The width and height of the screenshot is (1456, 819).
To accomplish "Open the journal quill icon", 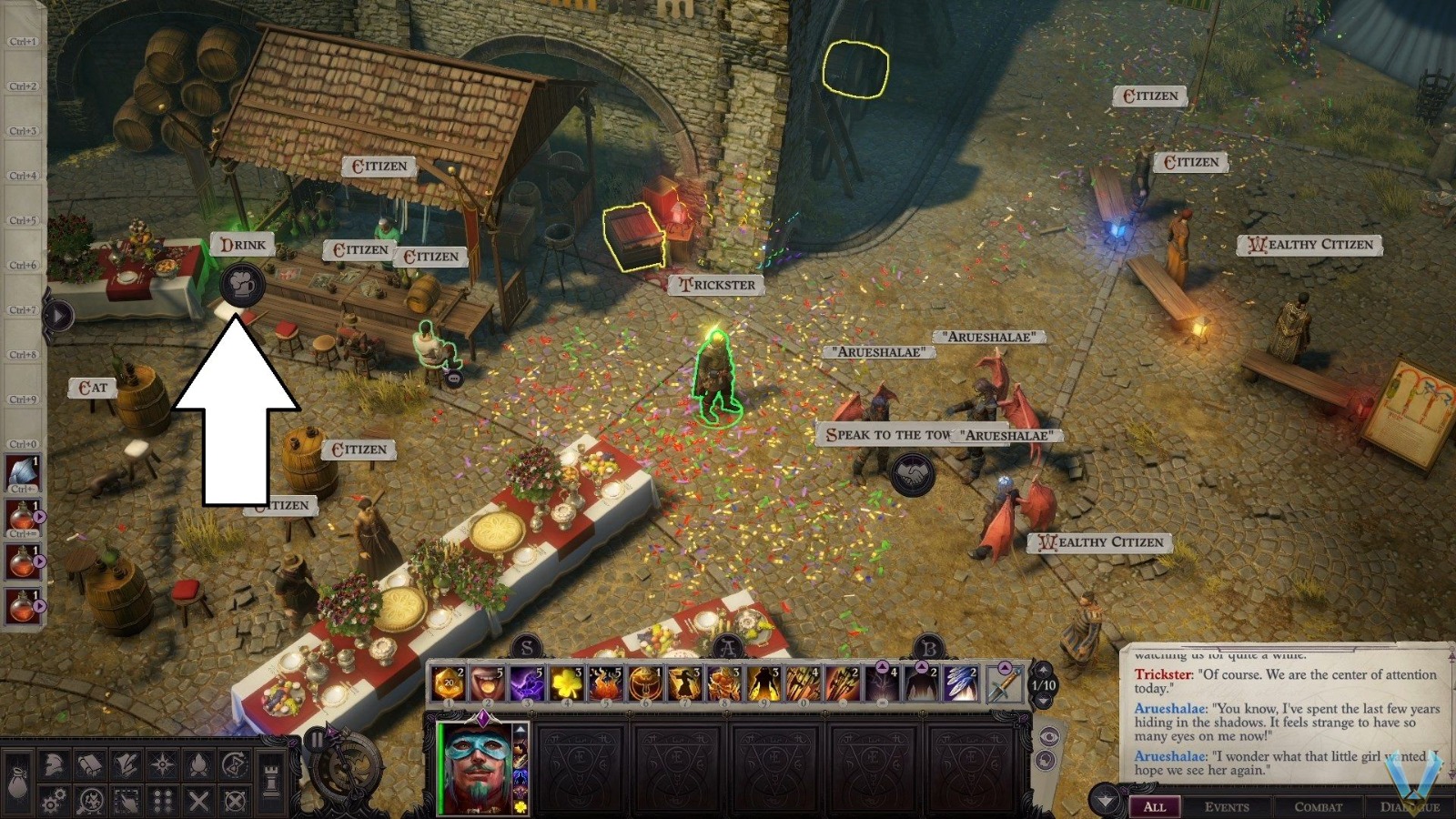I will 126,764.
